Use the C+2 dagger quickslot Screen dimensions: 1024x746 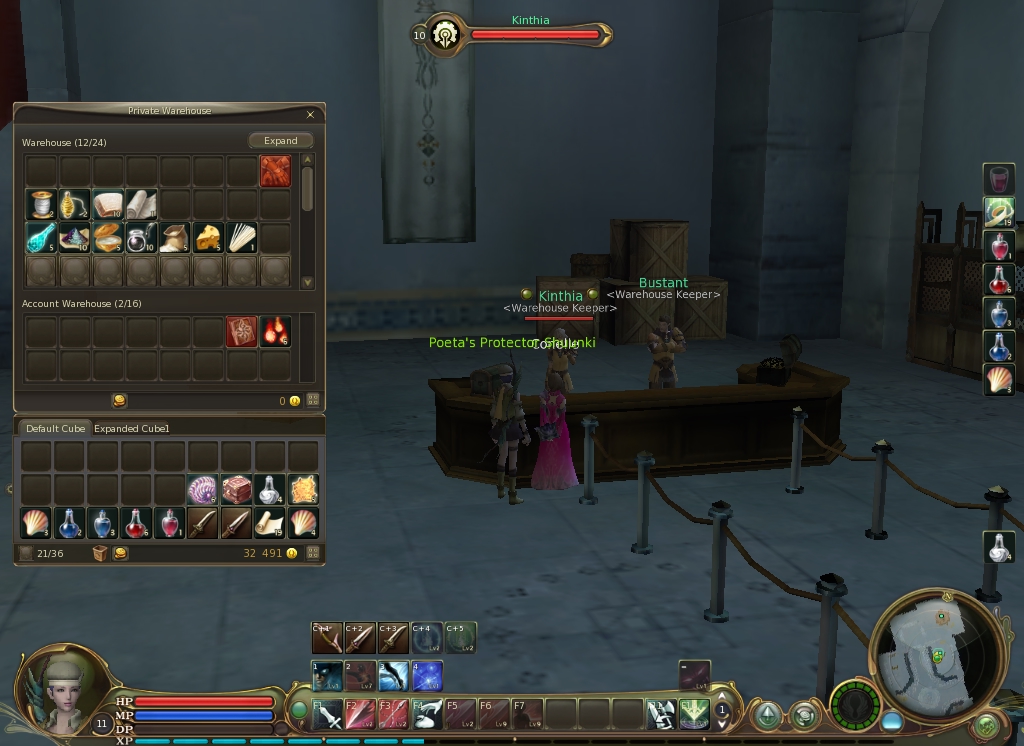pyautogui.click(x=360, y=637)
